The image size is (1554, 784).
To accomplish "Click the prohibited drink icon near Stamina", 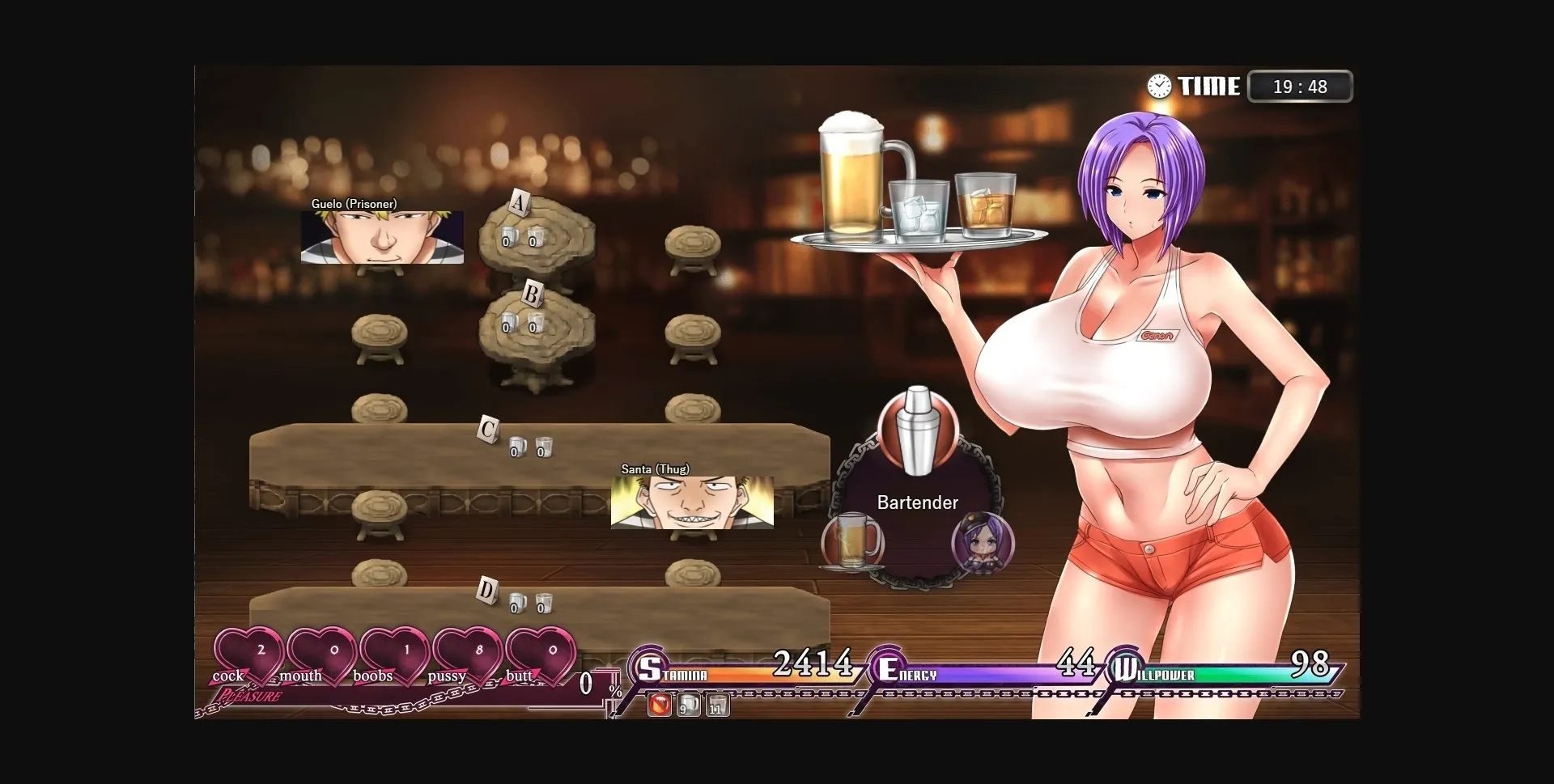I will pyautogui.click(x=659, y=705).
